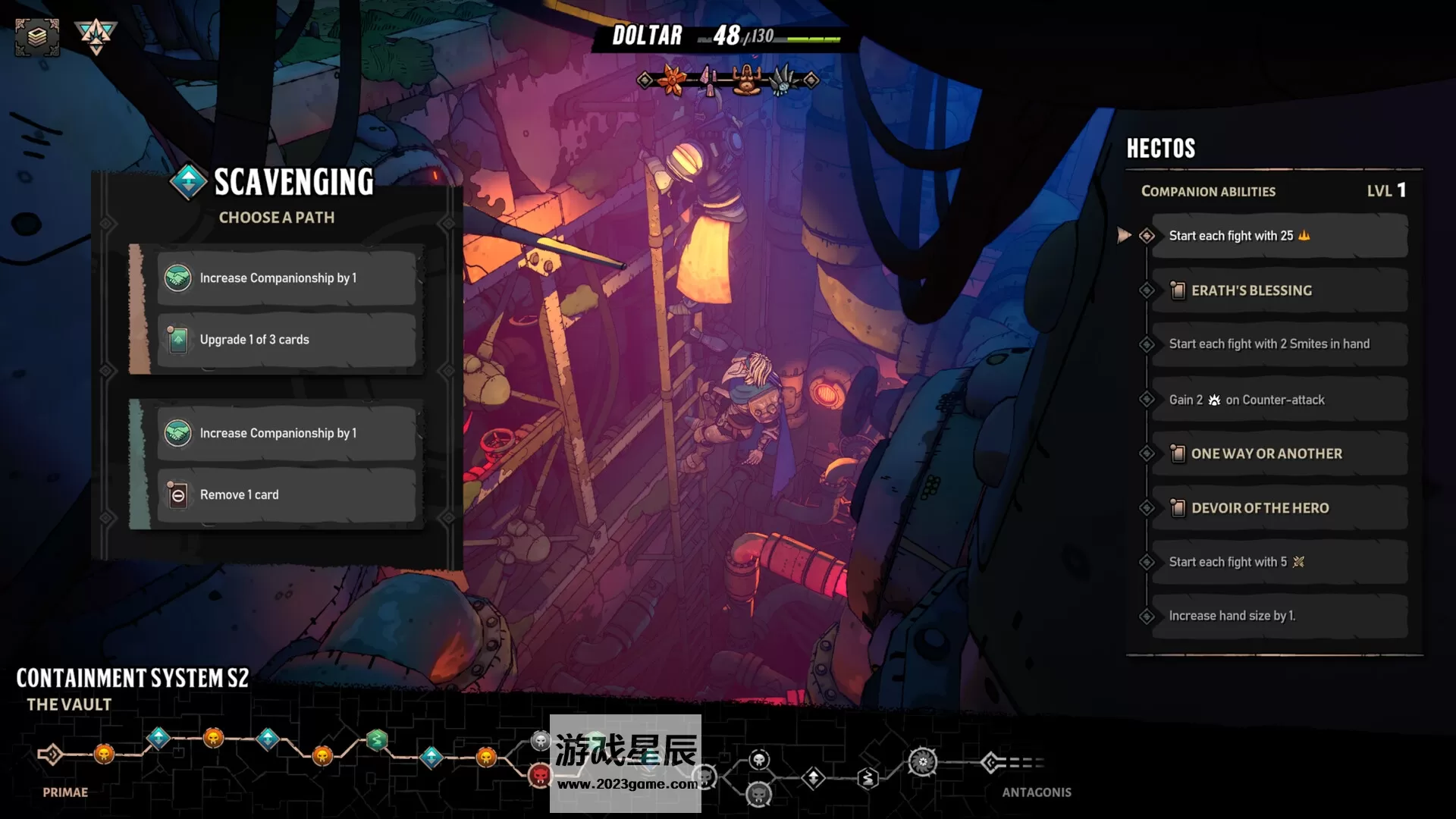
Task: Open the triangular emblem icon beside the deck
Action: tap(96, 35)
